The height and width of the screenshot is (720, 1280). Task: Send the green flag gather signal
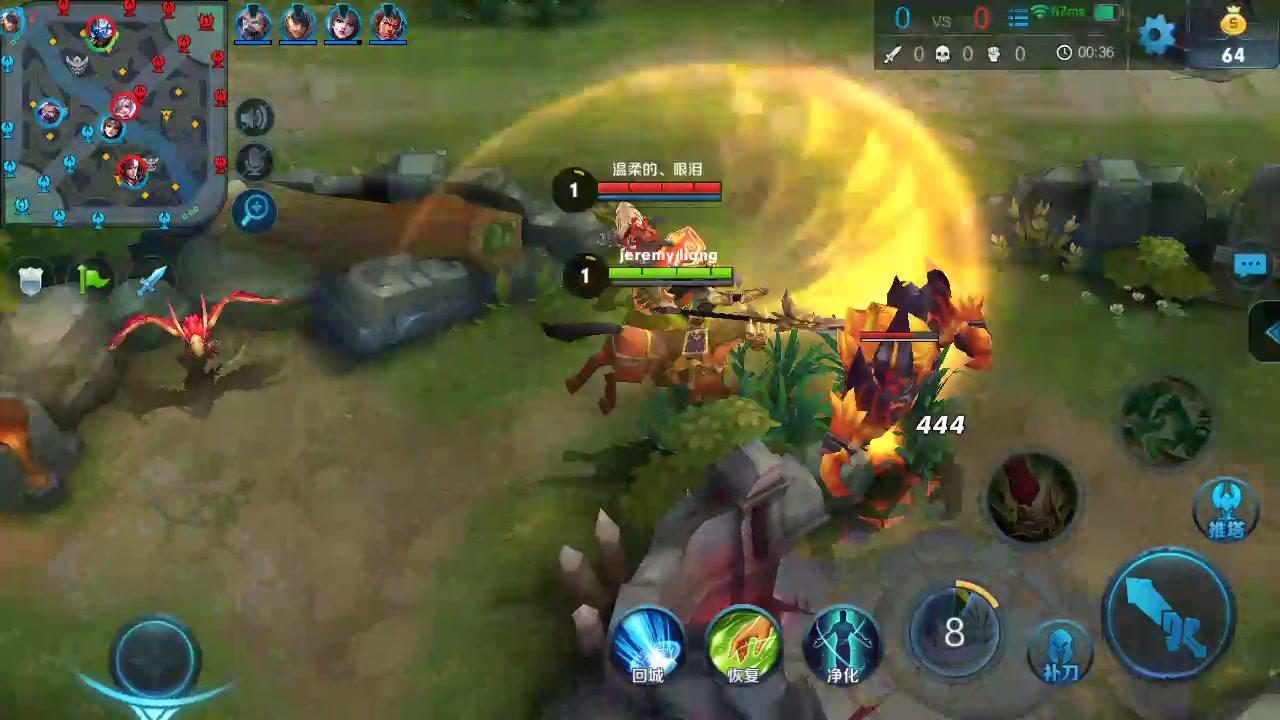[x=93, y=281]
